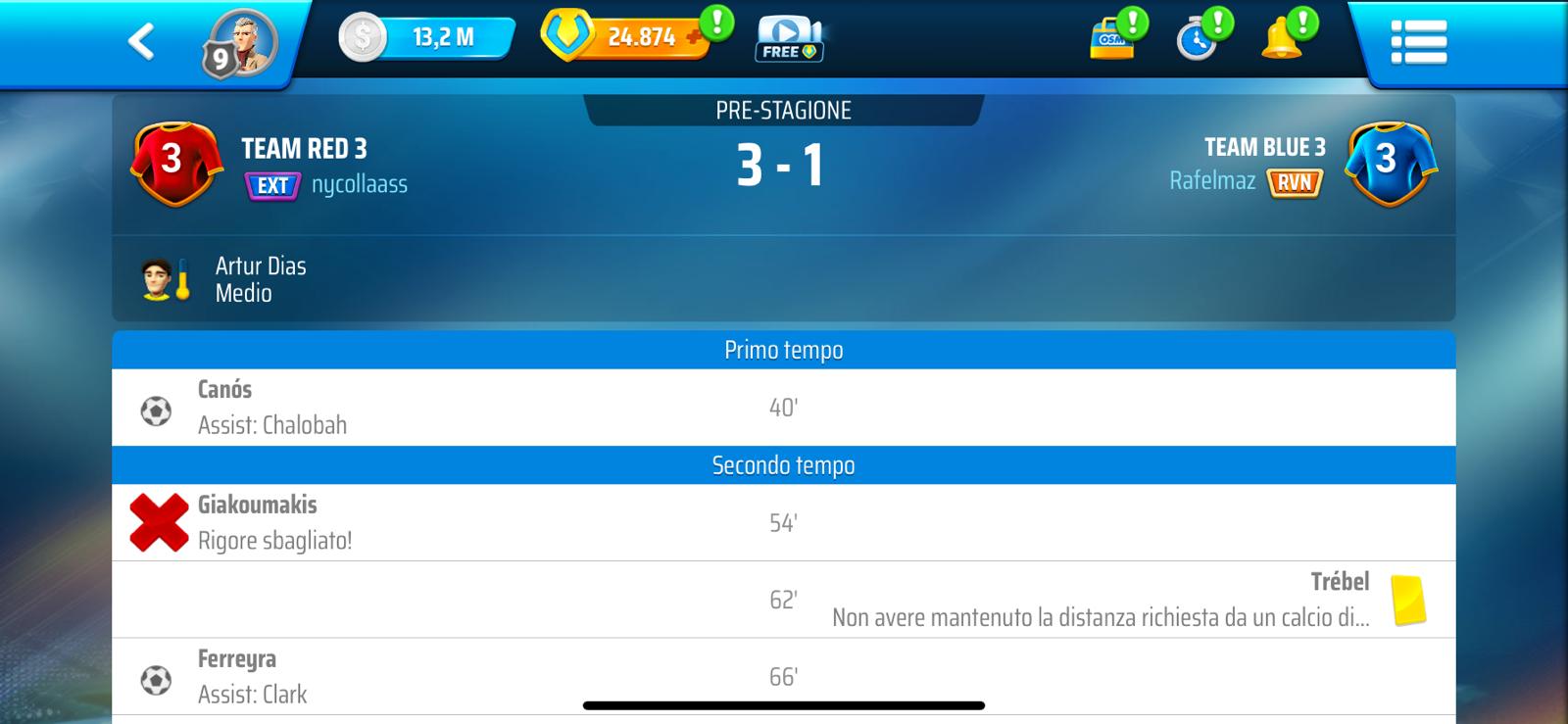Watch the FREE video reward
1568x724 pixels.
tap(788, 40)
